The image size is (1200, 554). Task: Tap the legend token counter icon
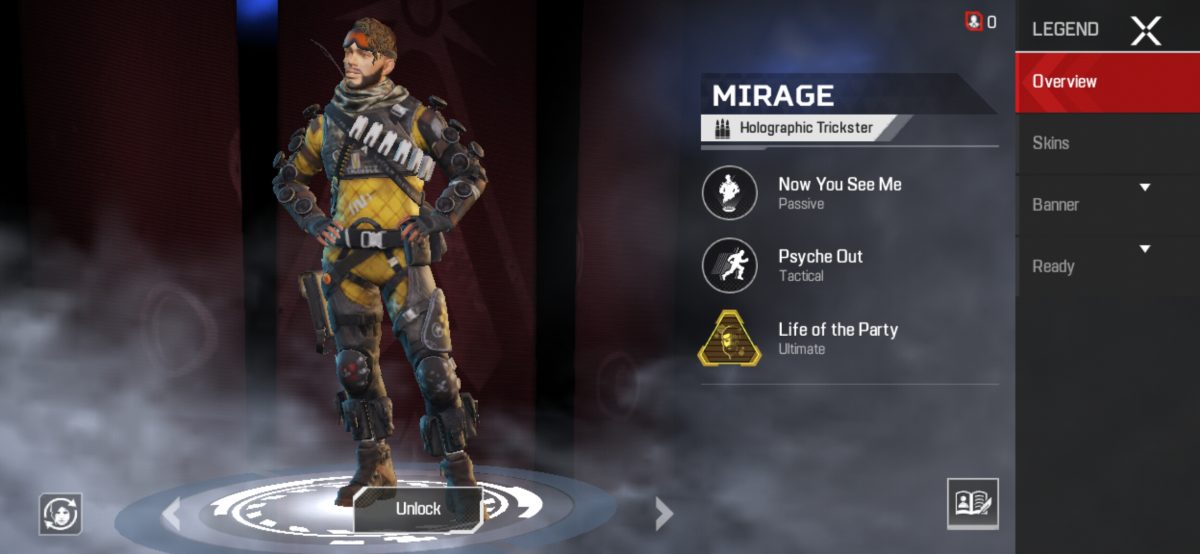974,21
